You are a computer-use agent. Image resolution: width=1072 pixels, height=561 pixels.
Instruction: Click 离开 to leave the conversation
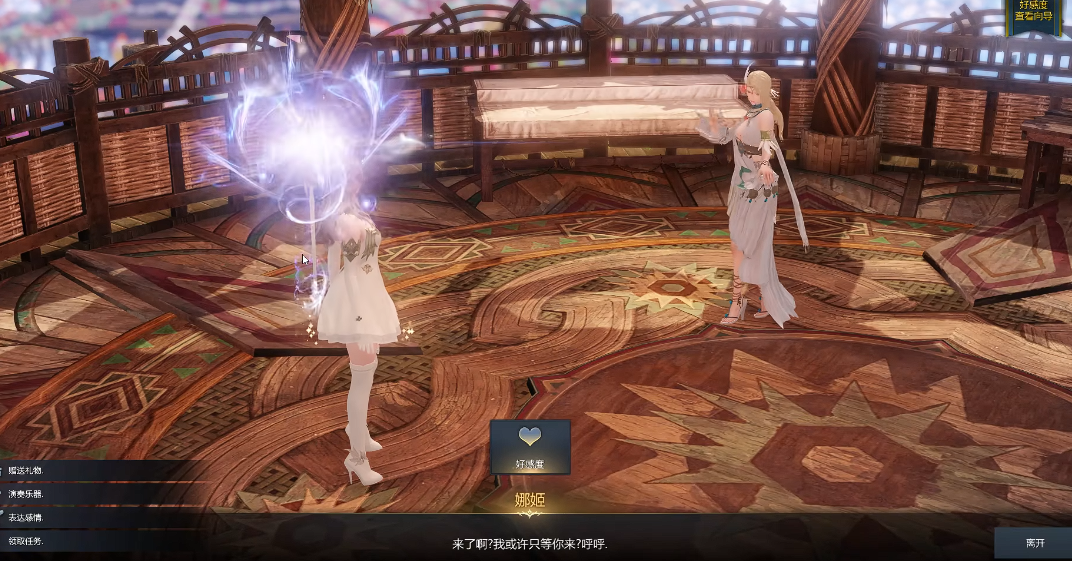tap(1034, 543)
